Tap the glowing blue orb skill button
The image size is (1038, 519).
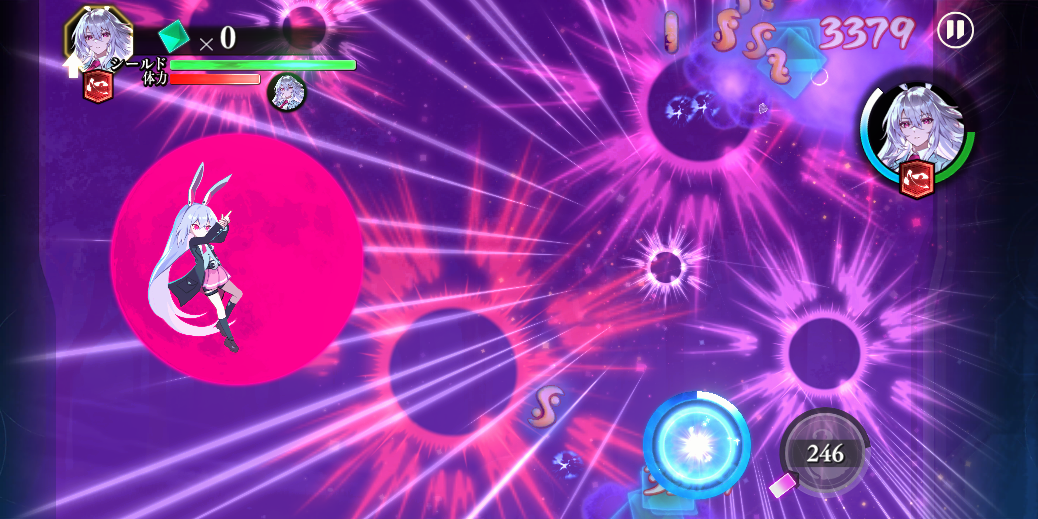click(x=697, y=445)
